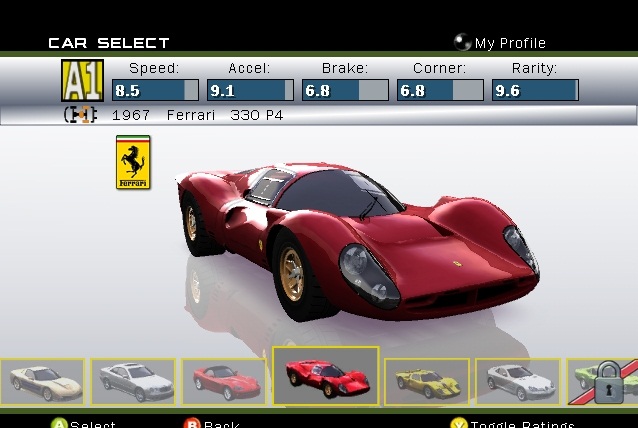
Task: Select the highlighted red Ferrari 330 P4 thumbnail
Action: coord(325,376)
